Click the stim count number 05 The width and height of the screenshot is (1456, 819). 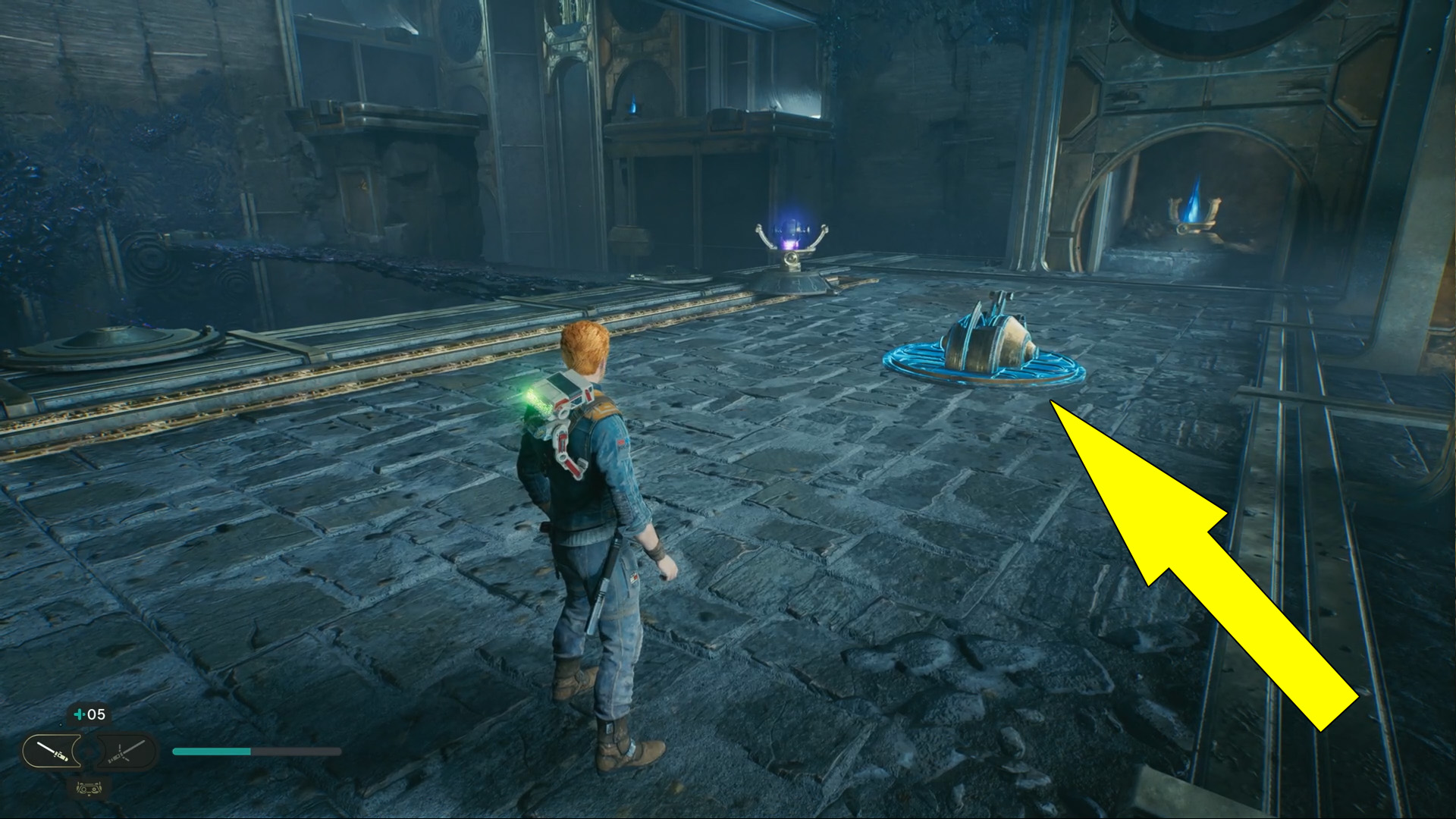click(x=99, y=714)
